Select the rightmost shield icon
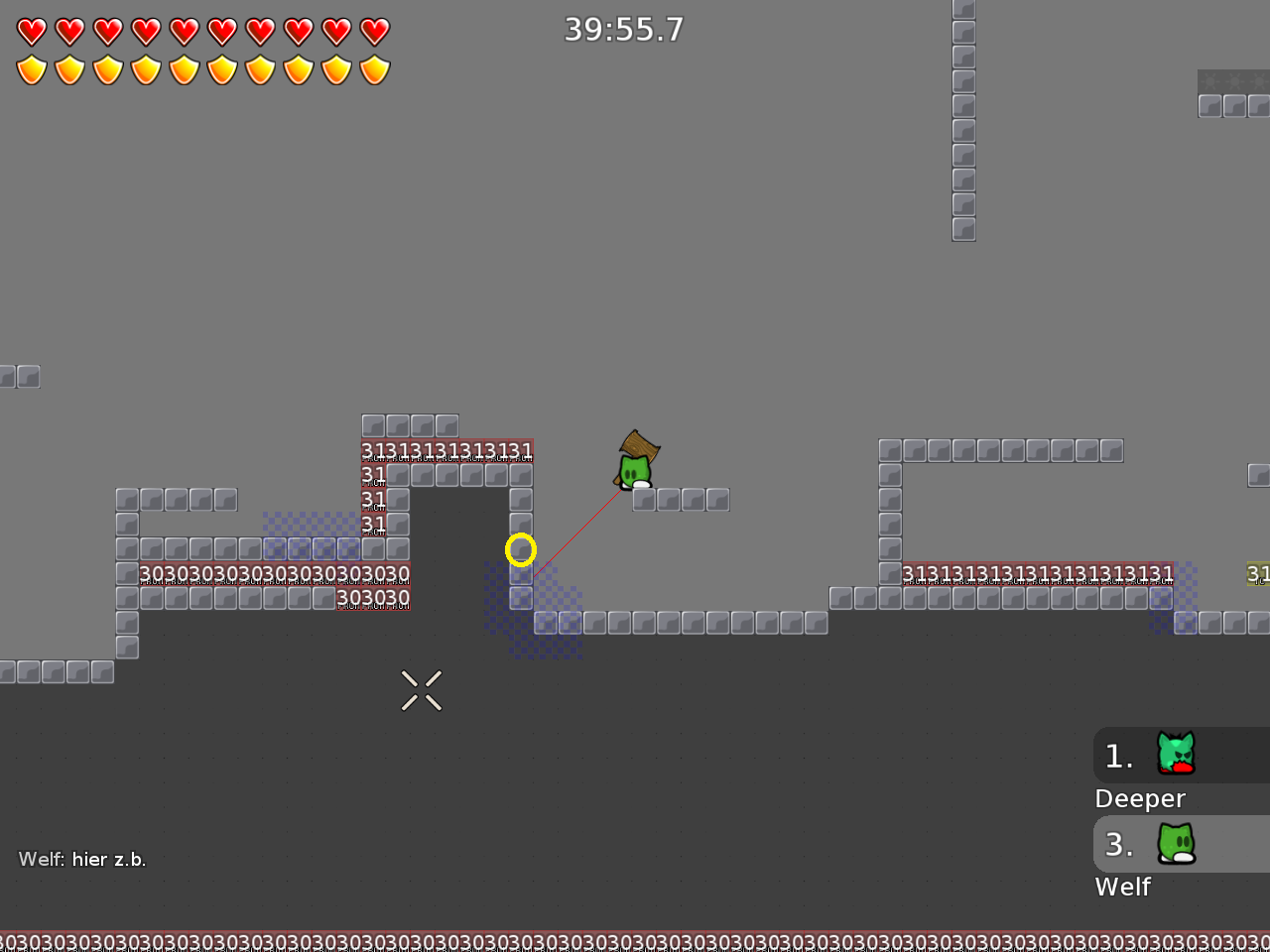 pos(373,69)
